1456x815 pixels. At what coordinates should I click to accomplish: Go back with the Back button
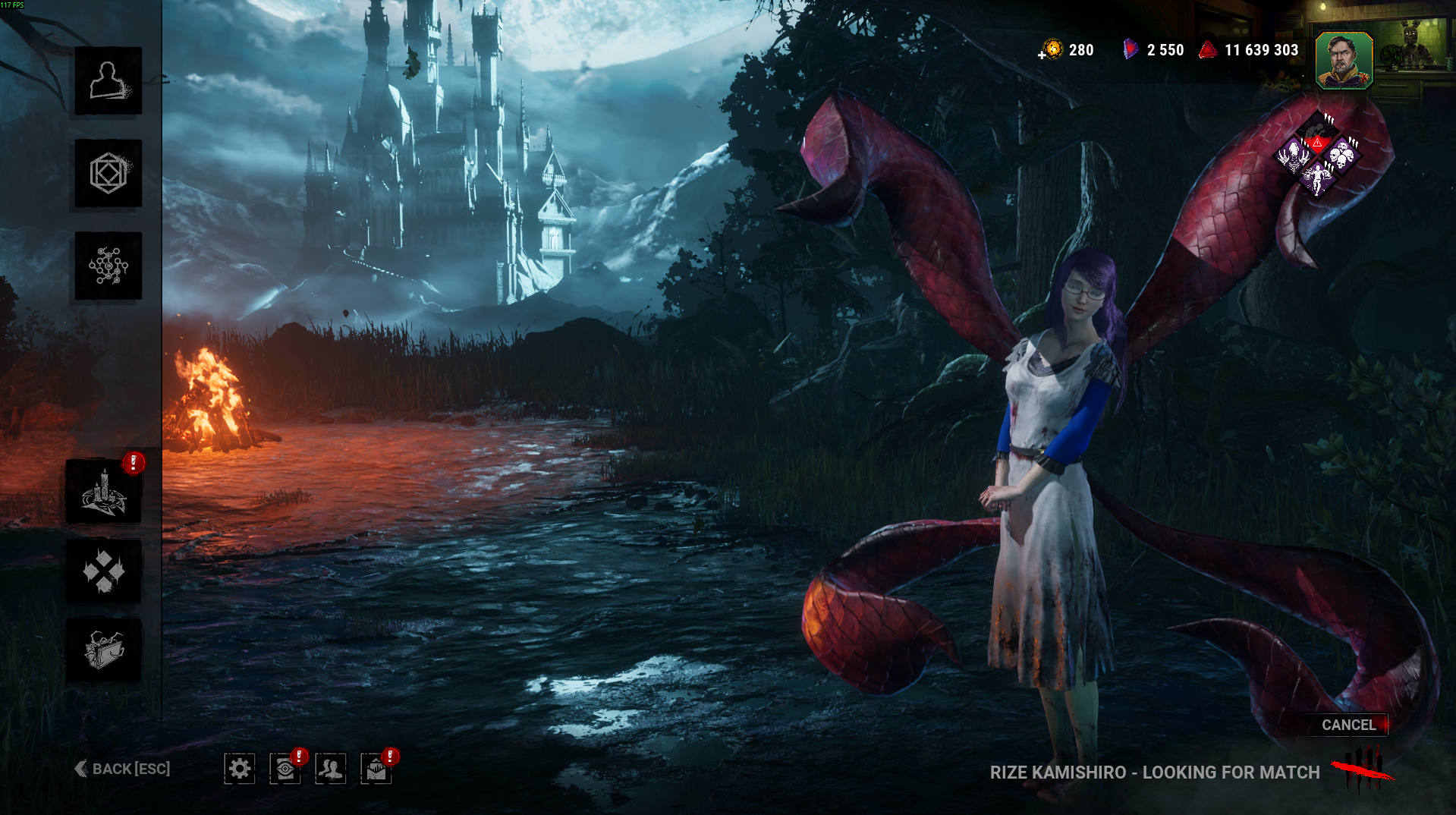tap(123, 769)
